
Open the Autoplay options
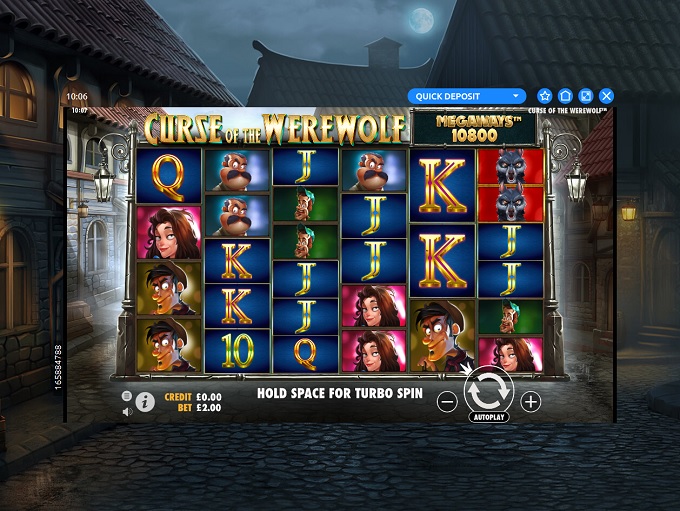[489, 416]
